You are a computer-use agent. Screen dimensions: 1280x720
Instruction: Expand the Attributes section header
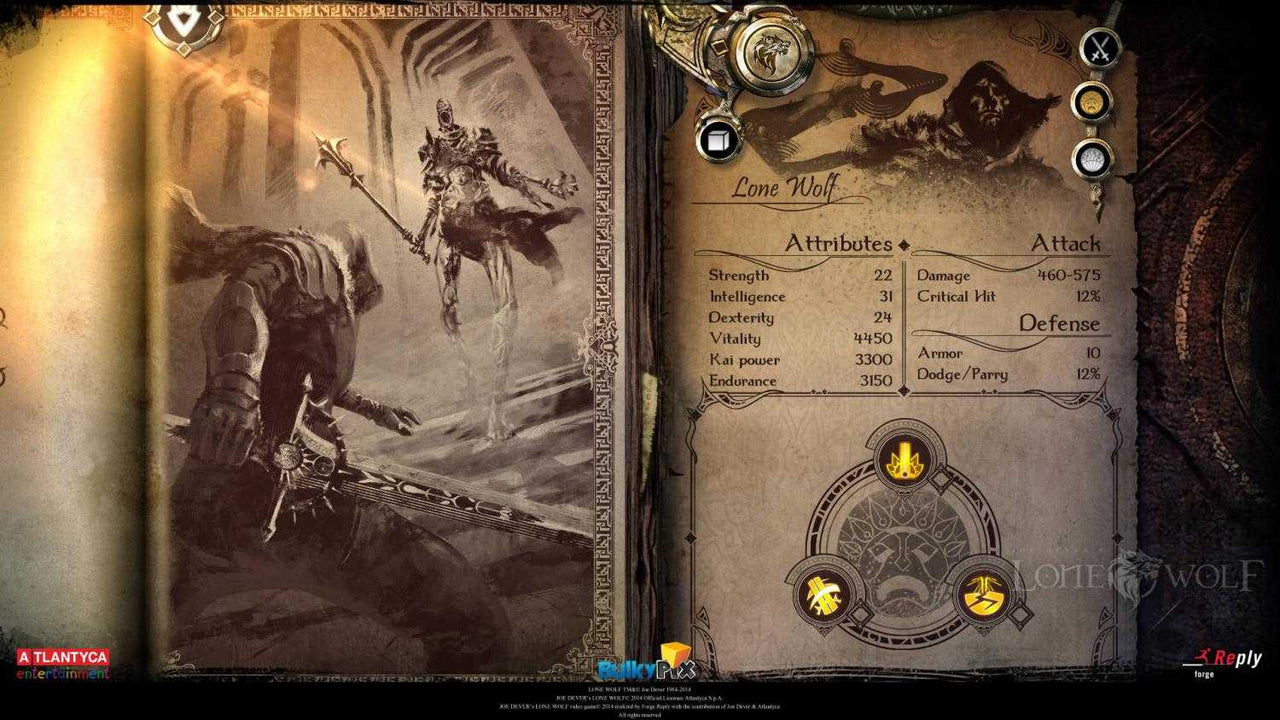(838, 241)
